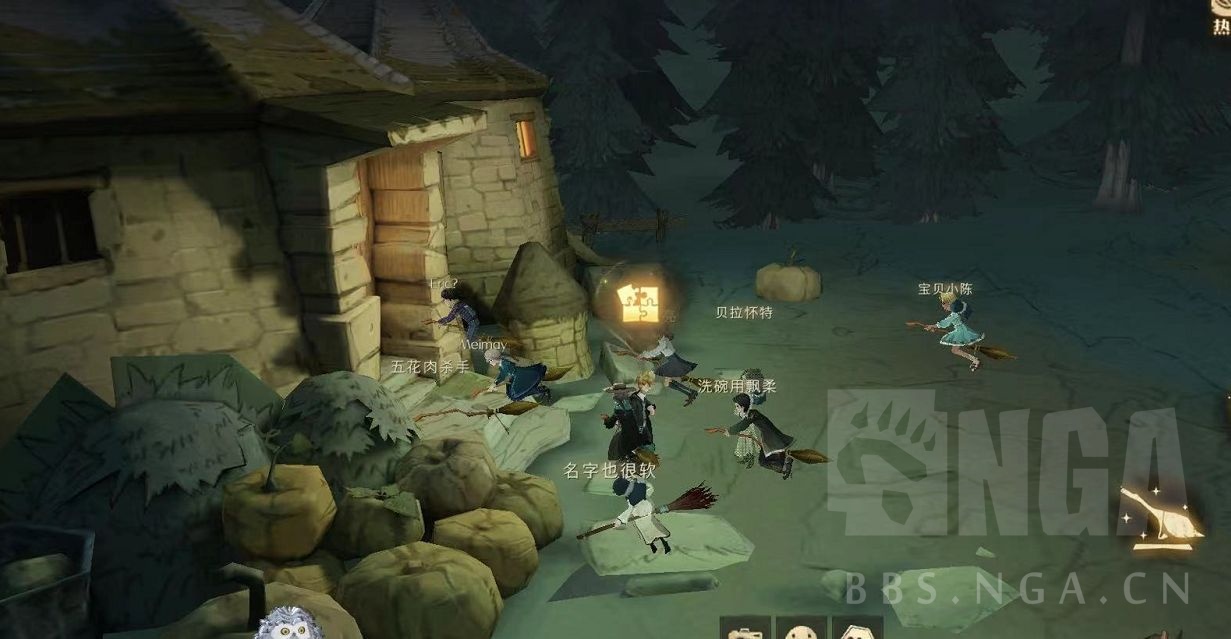Open the camera photo mode
Viewport: 1231px width, 639px height.
(x=745, y=631)
